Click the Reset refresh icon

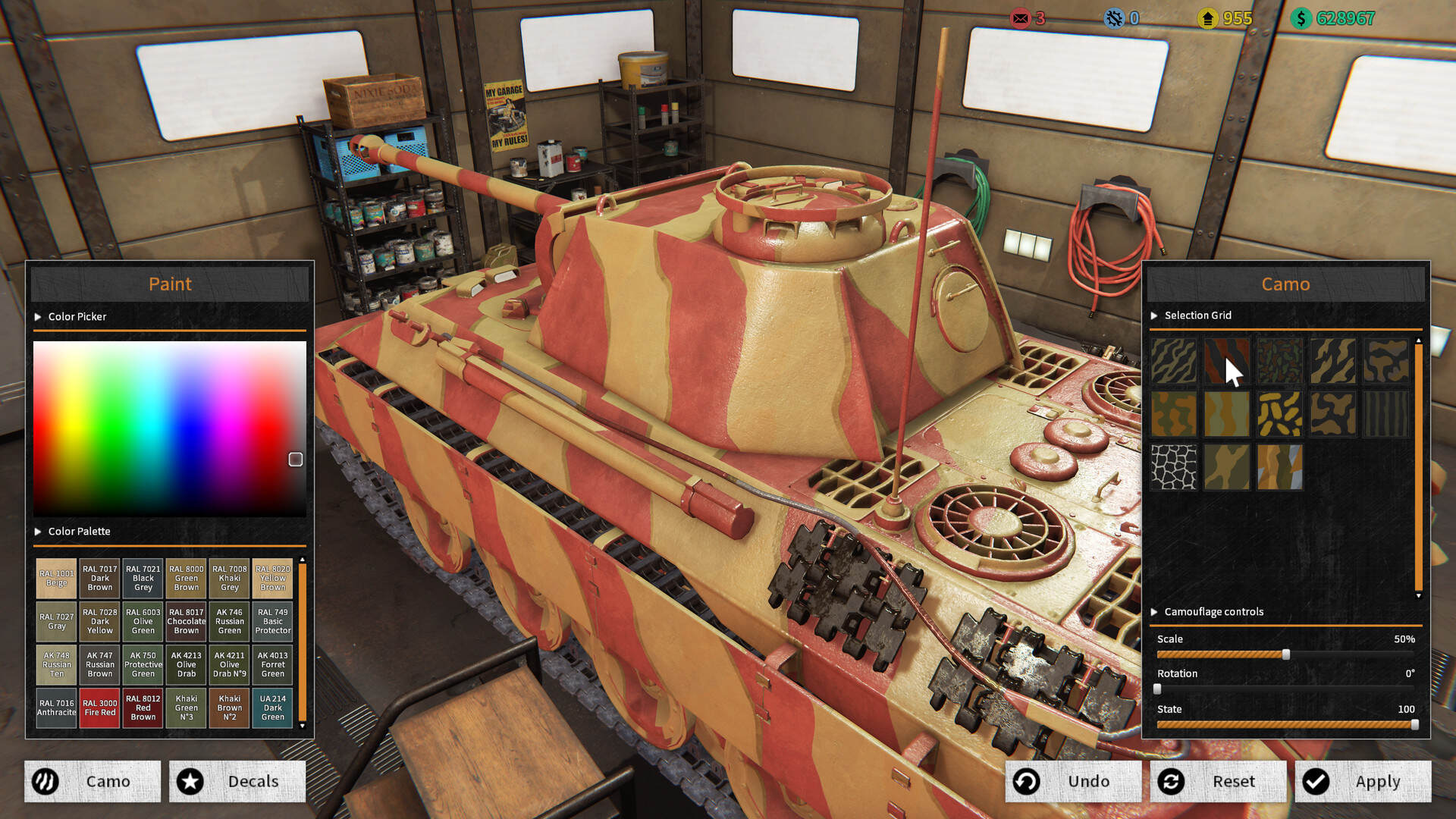click(1172, 781)
